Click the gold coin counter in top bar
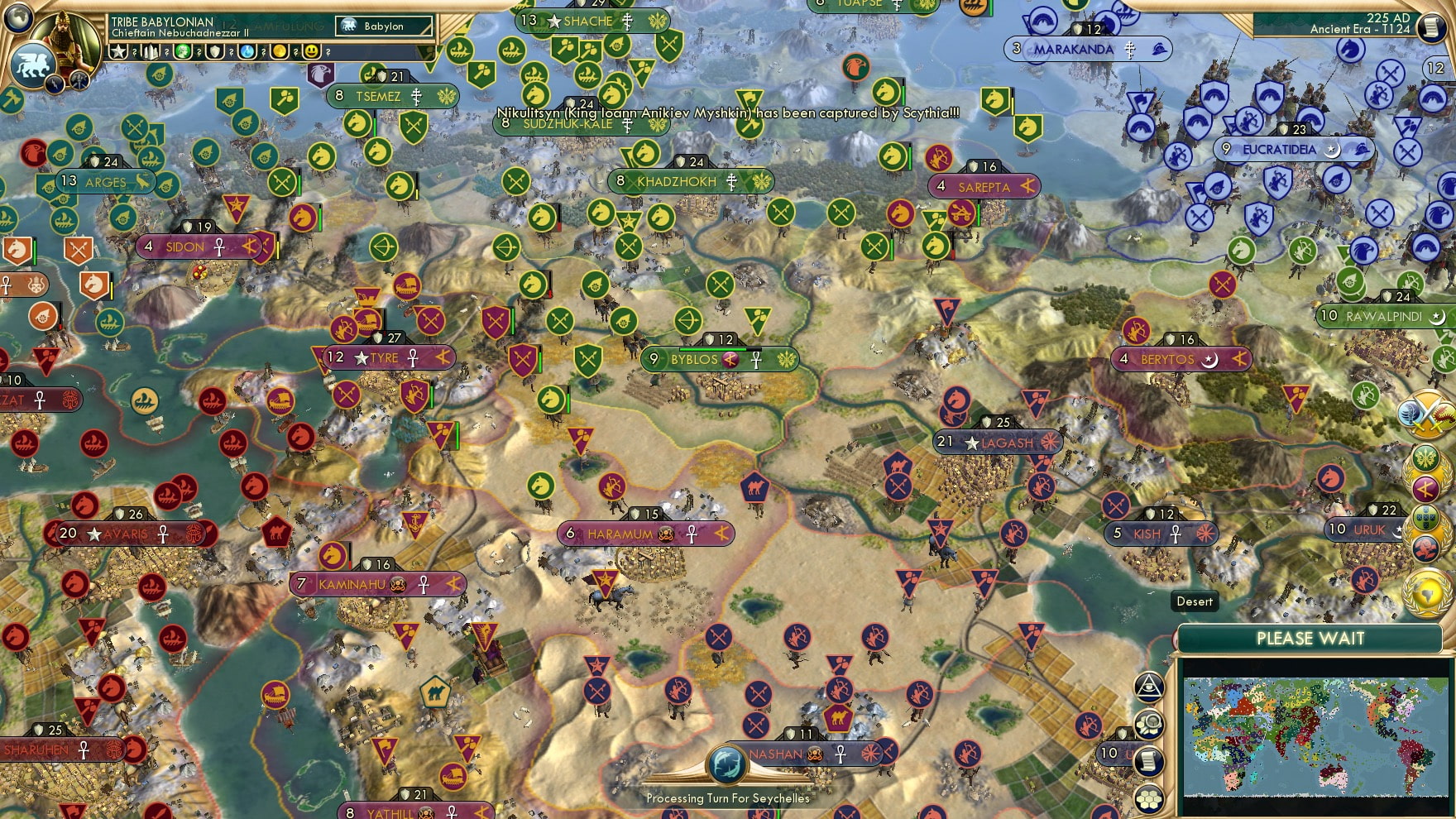The height and width of the screenshot is (819, 1456). coord(281,51)
